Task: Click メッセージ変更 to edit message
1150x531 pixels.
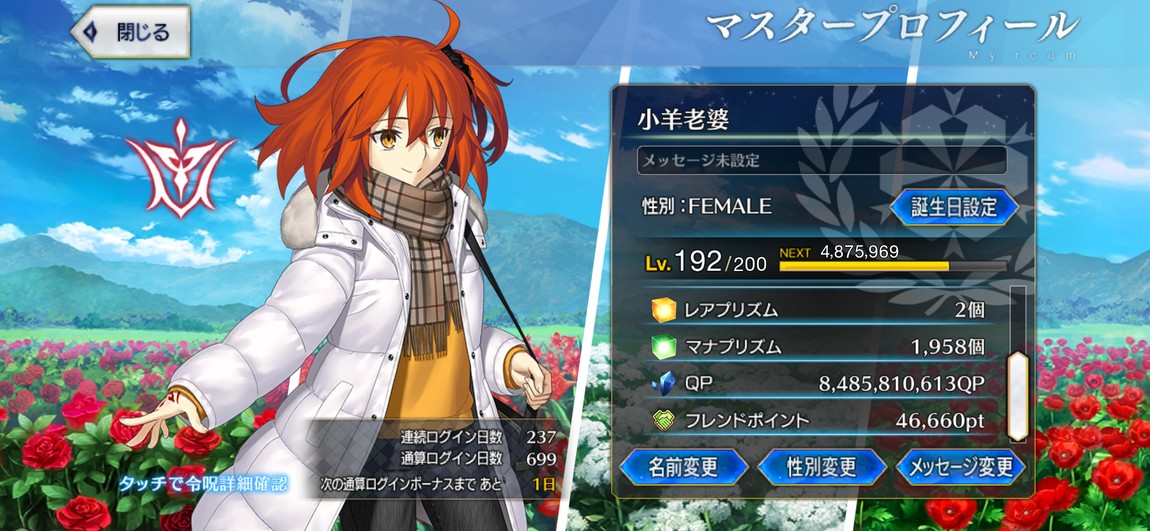Action: (x=958, y=466)
